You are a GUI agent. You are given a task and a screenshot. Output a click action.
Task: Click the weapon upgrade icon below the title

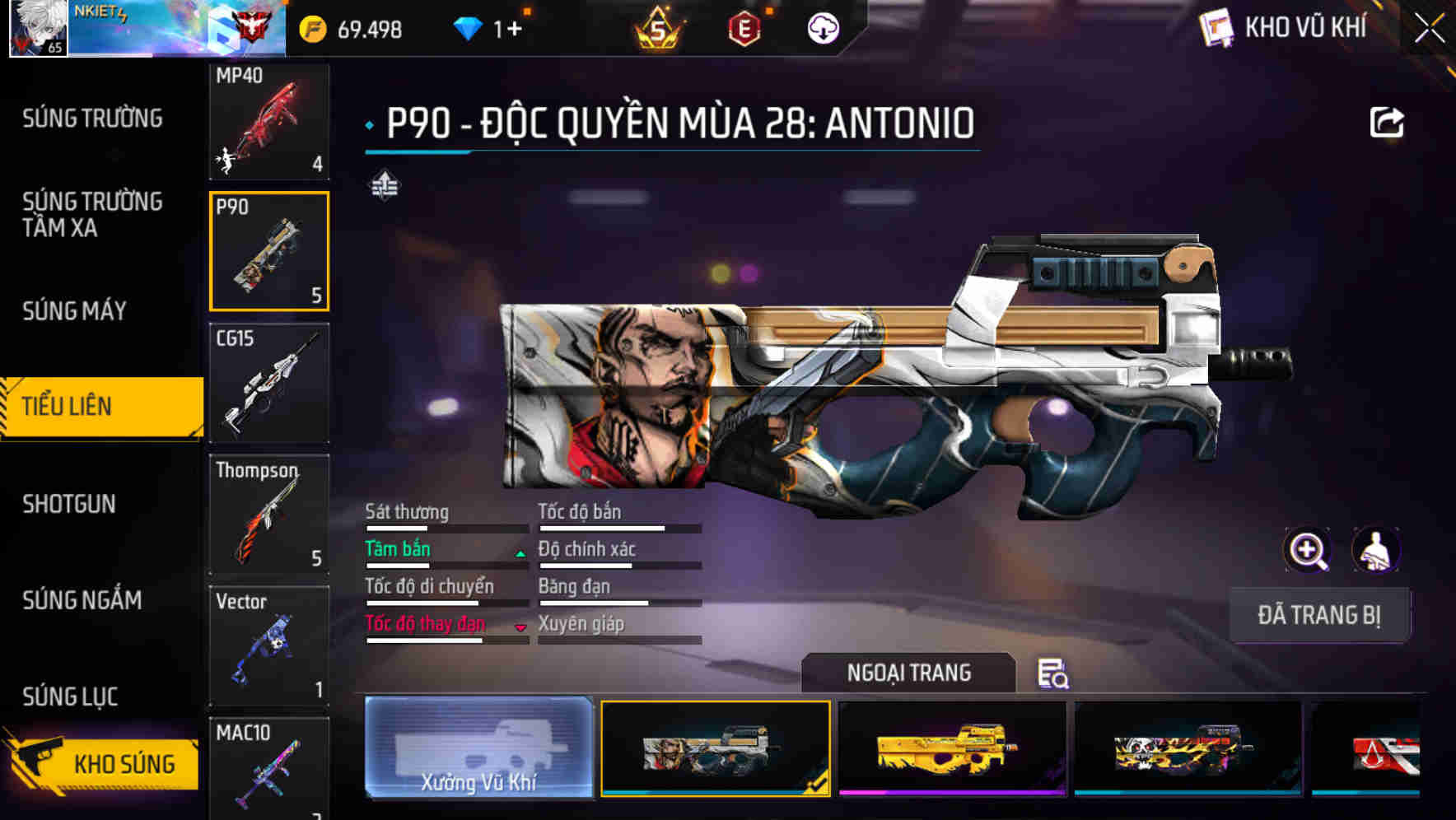(x=384, y=184)
